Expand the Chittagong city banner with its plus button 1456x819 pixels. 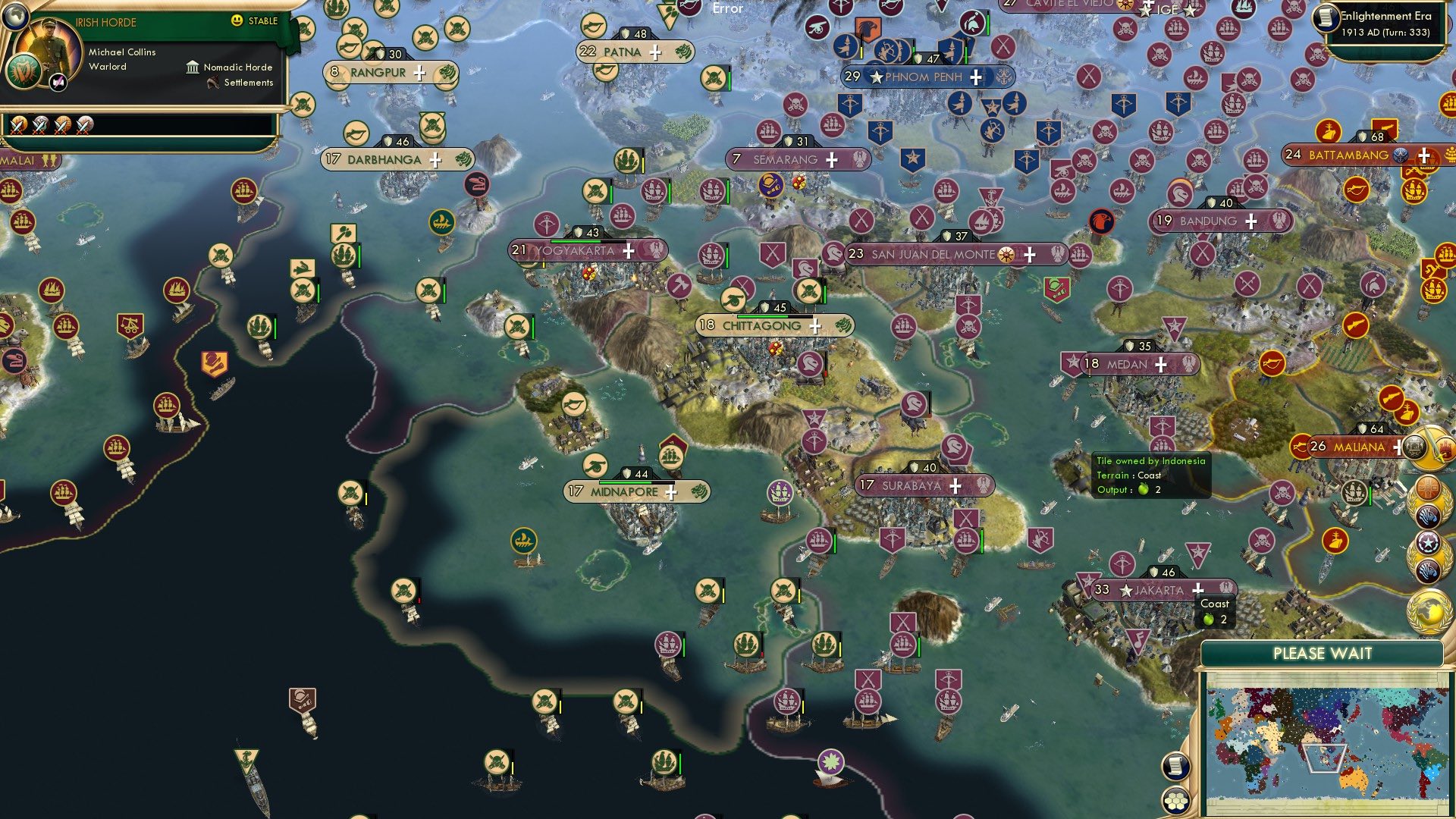click(x=814, y=326)
